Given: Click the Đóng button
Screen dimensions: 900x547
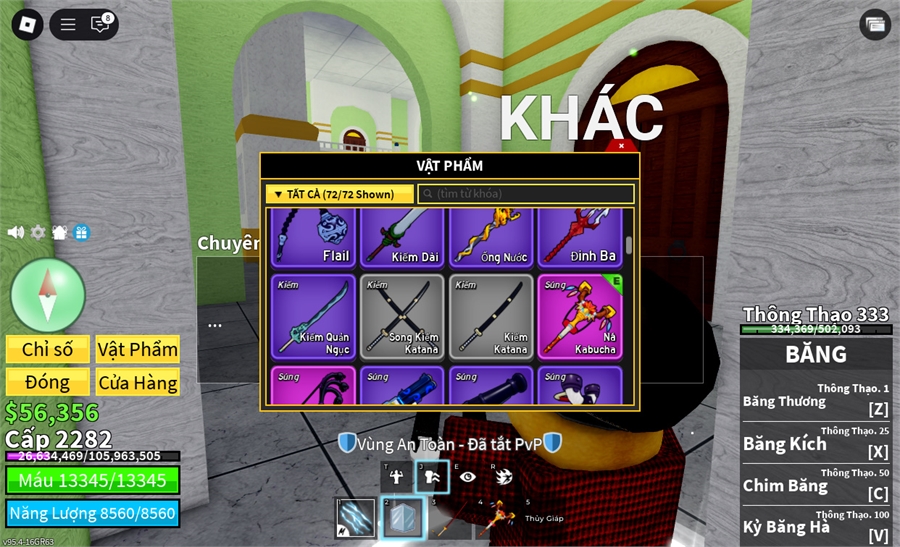Looking at the screenshot, I should tap(47, 382).
